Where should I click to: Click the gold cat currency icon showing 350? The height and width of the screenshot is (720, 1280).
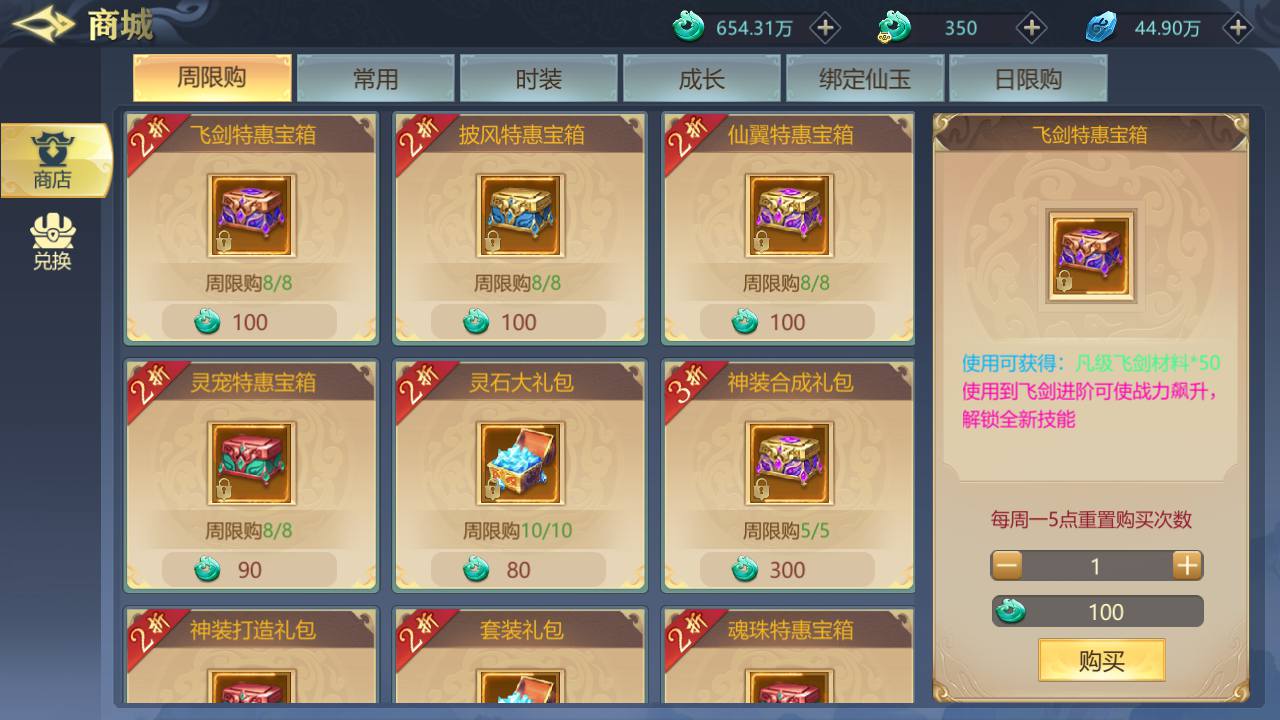point(893,28)
